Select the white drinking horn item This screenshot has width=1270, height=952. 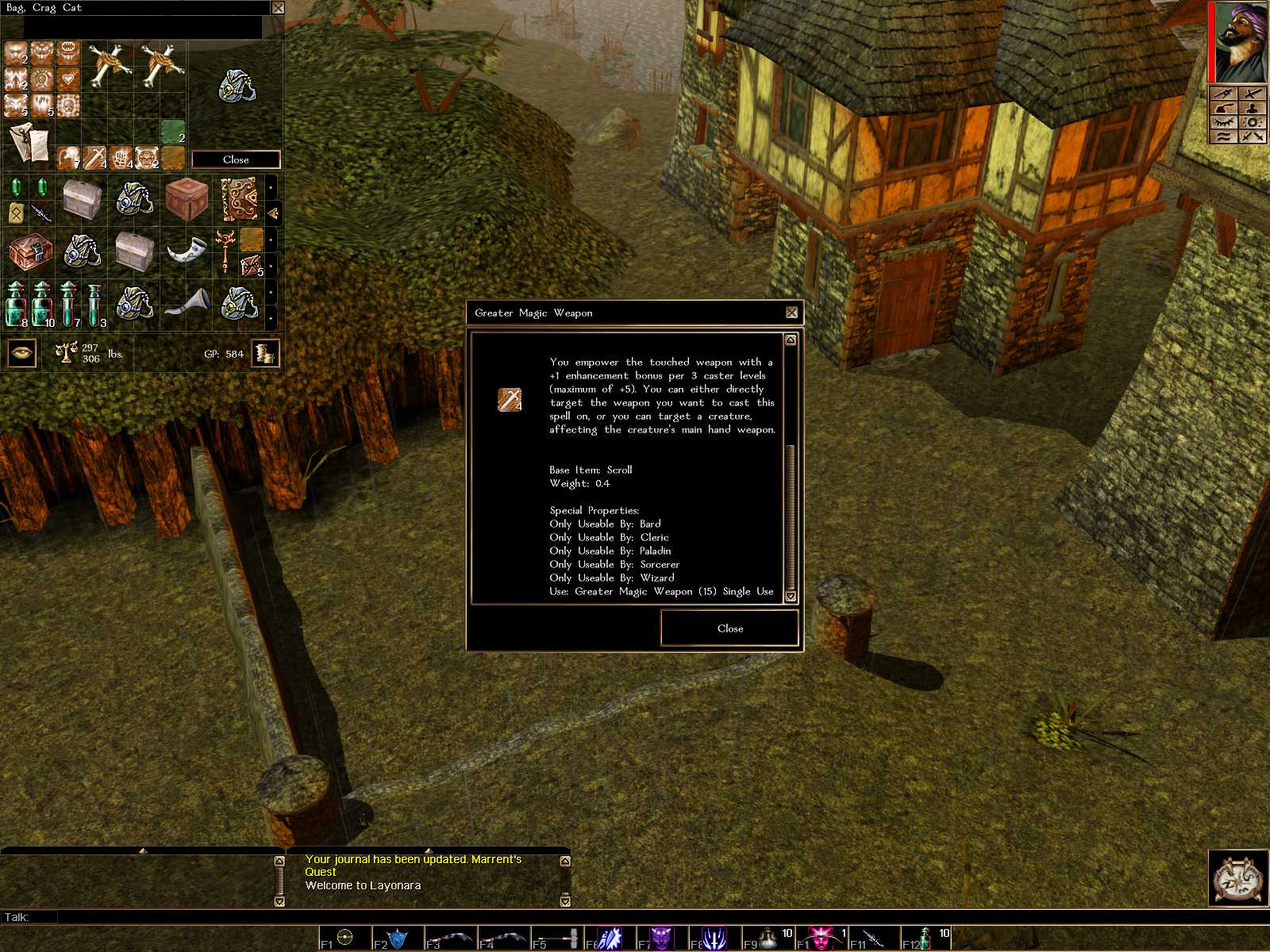click(x=187, y=251)
